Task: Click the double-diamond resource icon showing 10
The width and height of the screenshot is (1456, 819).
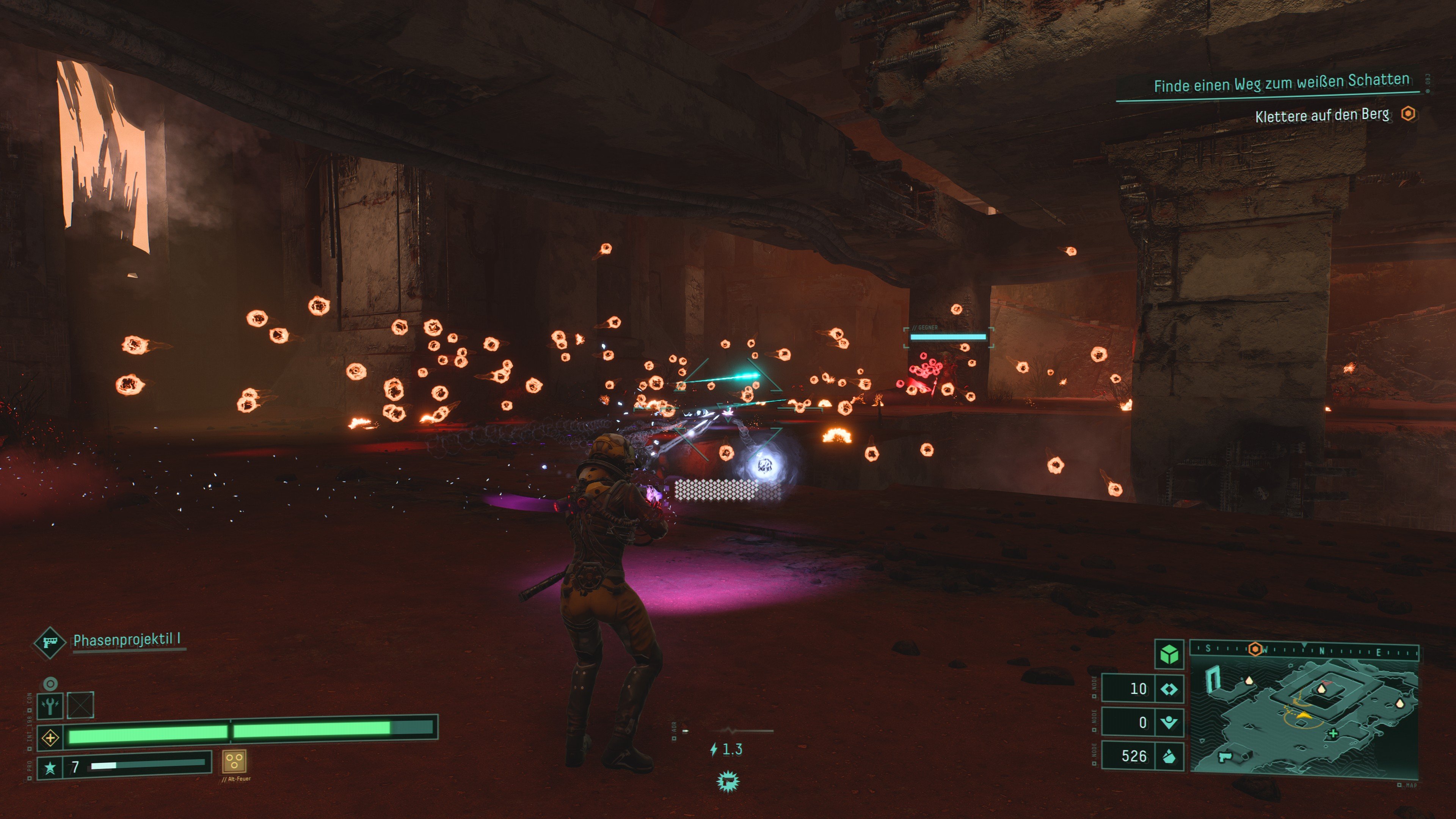Action: pos(1169,689)
